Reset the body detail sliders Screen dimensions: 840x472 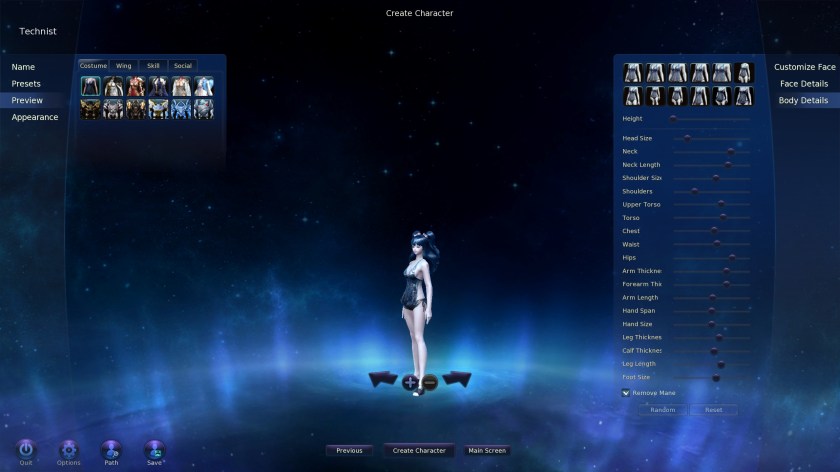pyautogui.click(x=713, y=410)
